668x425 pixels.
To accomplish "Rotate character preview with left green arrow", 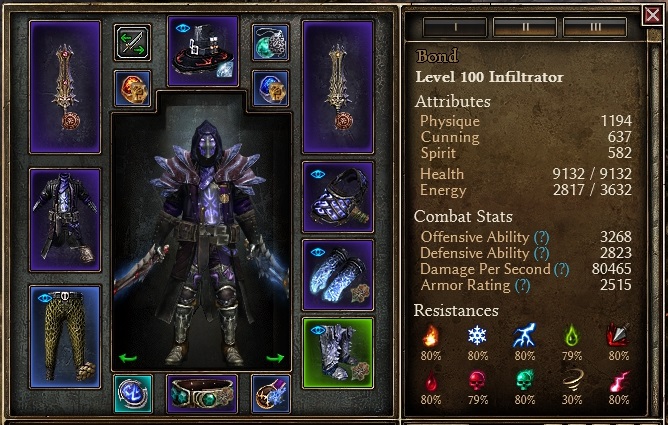I will click(x=127, y=357).
